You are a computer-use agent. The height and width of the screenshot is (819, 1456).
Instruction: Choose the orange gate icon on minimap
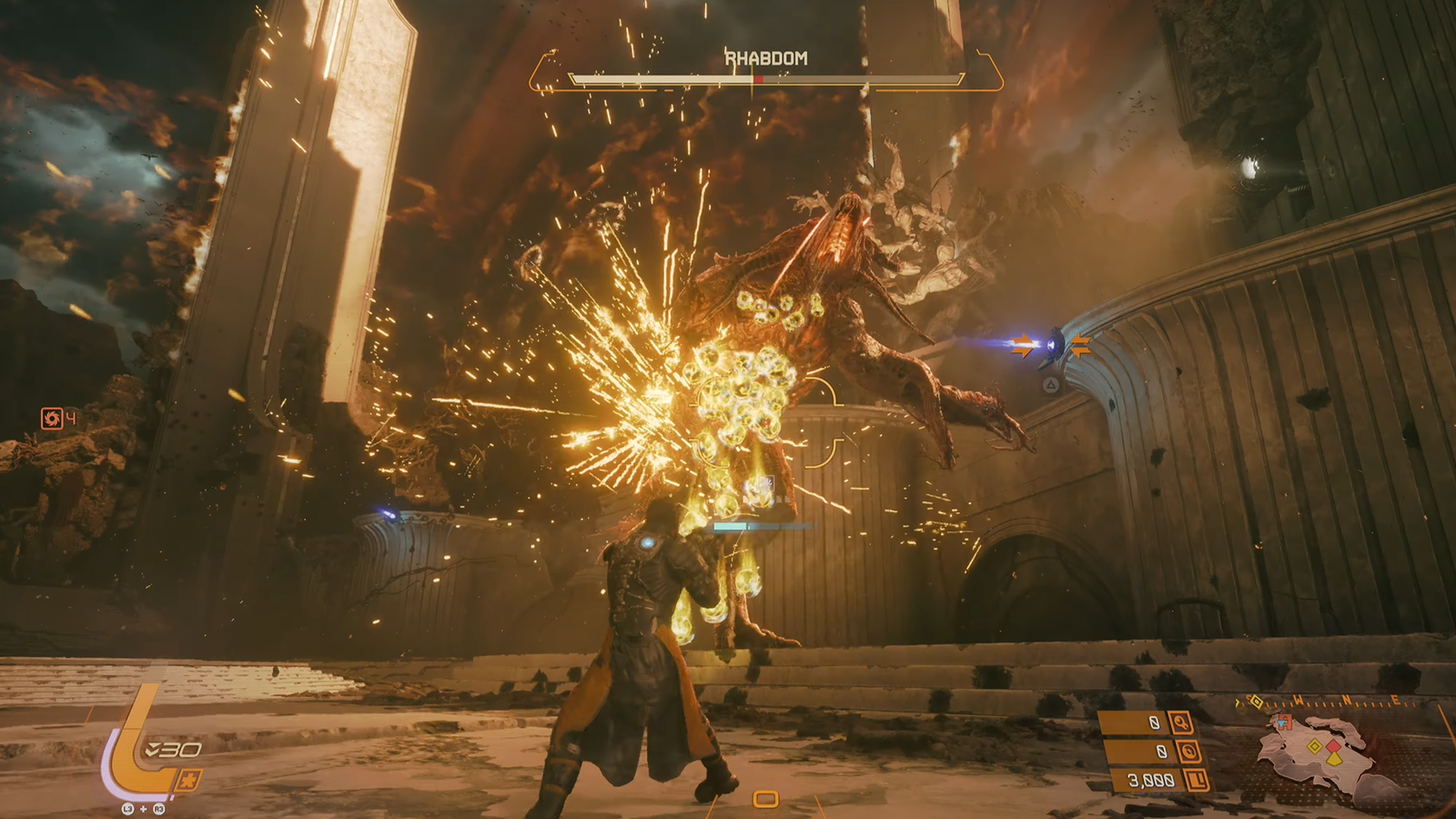(x=1284, y=723)
